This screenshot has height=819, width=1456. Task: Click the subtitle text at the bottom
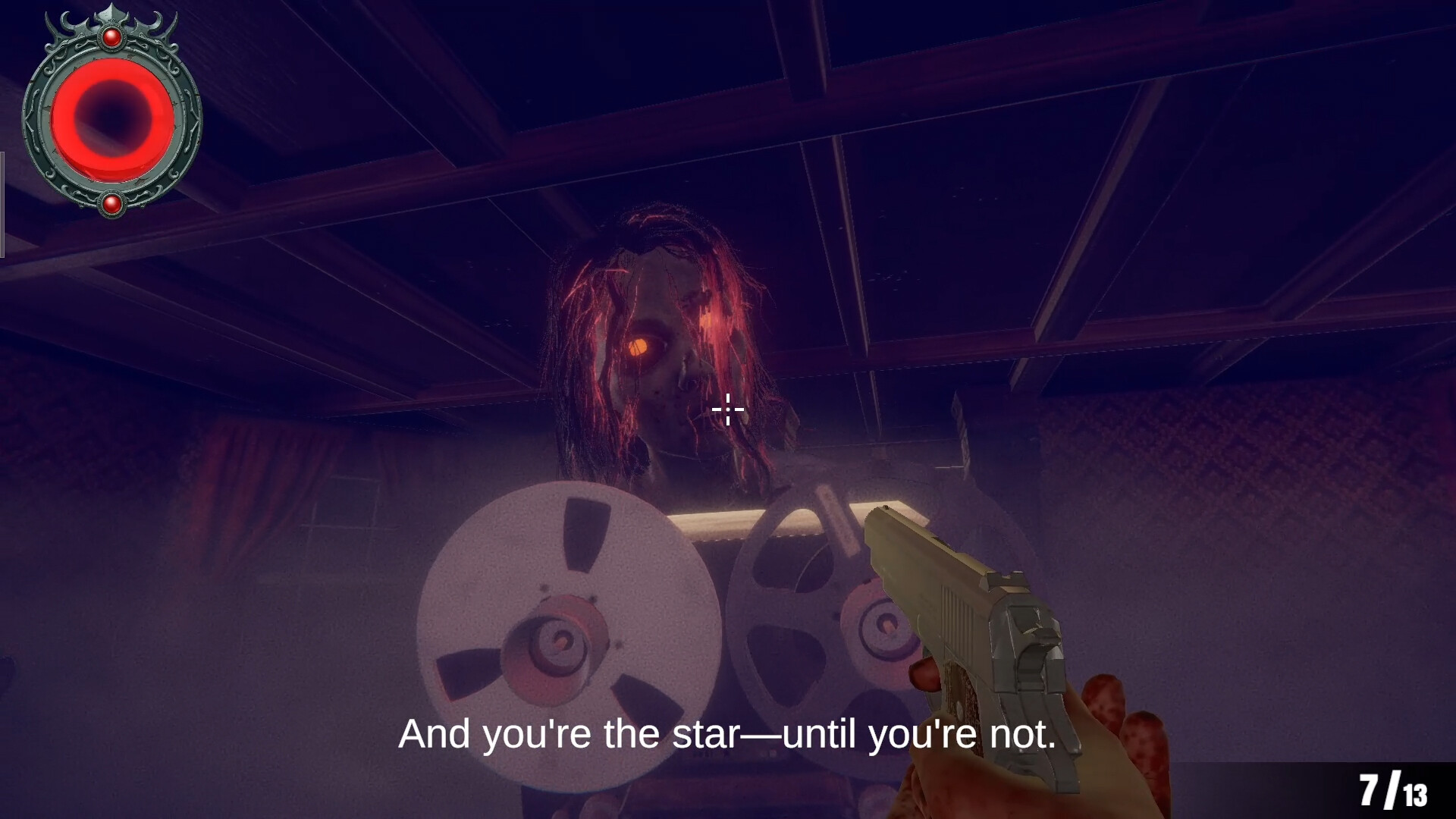728,734
